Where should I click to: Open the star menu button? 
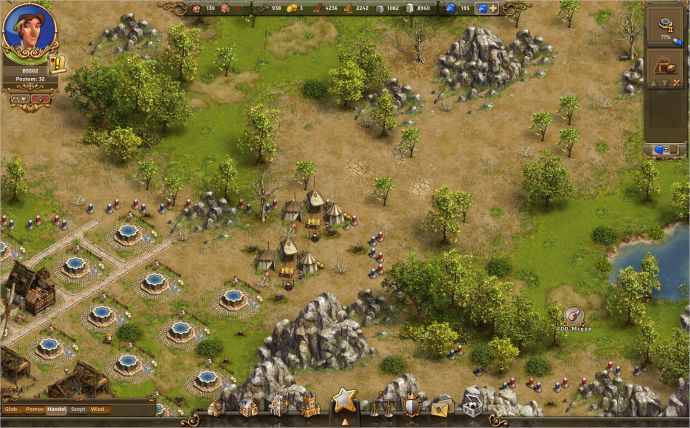344,402
